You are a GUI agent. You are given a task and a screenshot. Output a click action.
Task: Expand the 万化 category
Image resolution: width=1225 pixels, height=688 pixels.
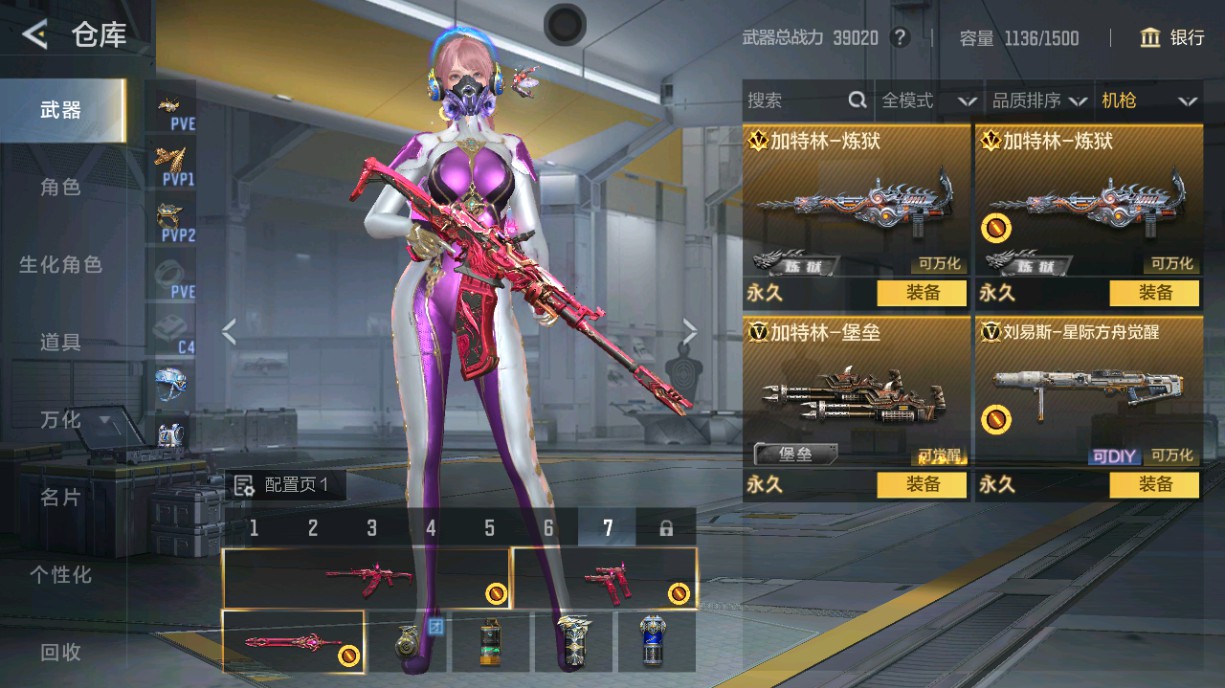[x=75, y=419]
